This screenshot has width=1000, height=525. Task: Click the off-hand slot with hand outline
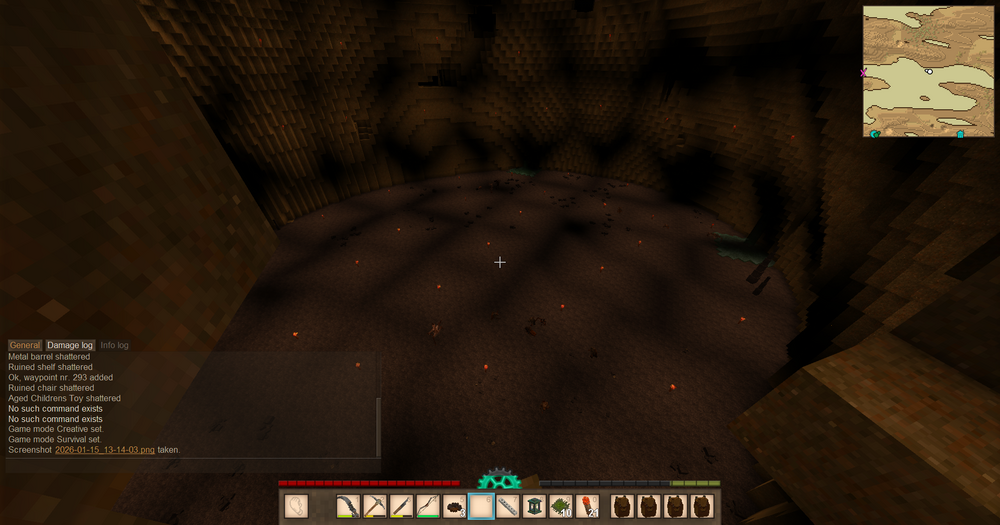point(295,506)
